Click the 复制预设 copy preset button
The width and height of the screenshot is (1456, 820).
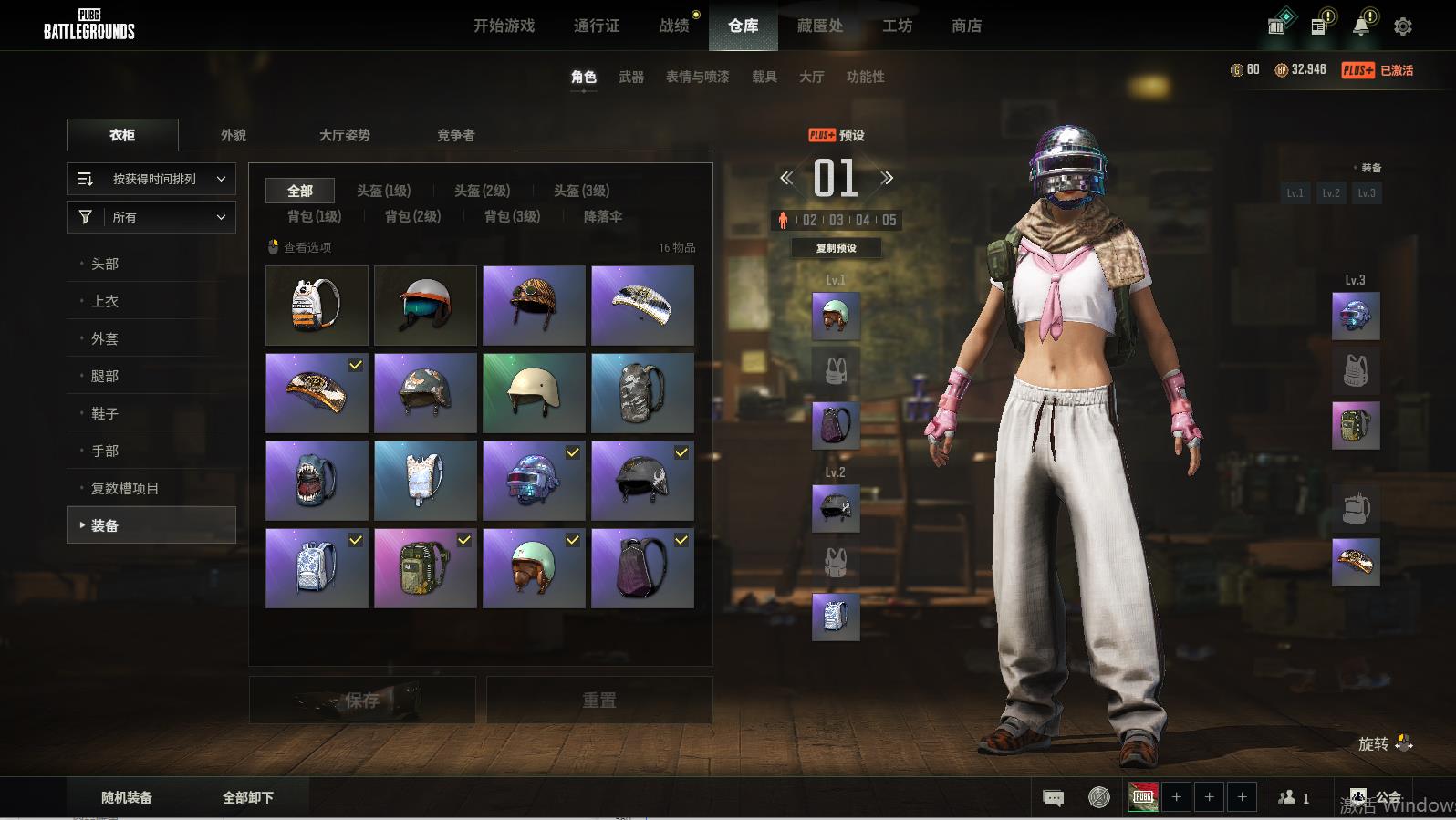tap(836, 248)
